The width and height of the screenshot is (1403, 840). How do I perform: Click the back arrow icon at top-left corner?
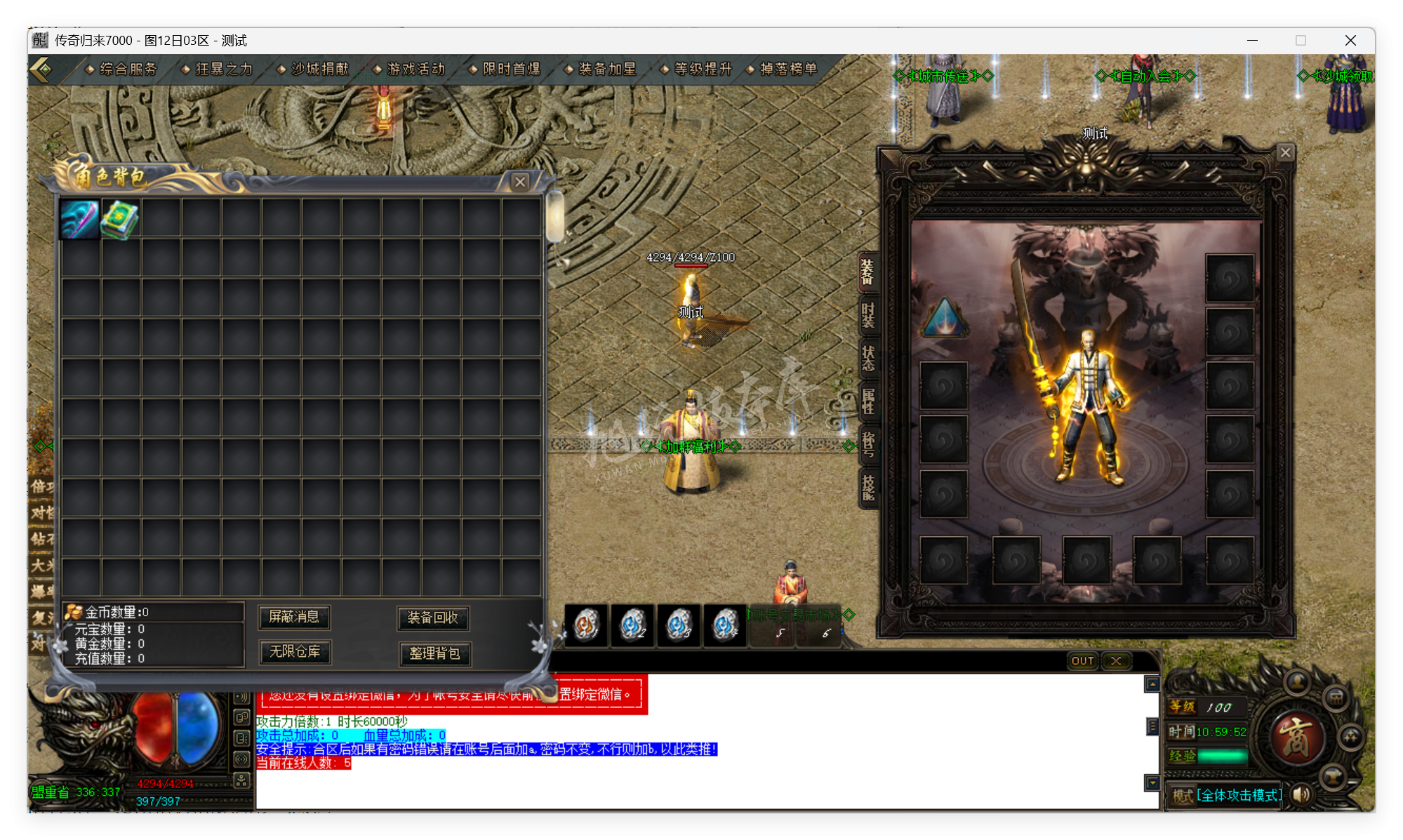coord(42,69)
